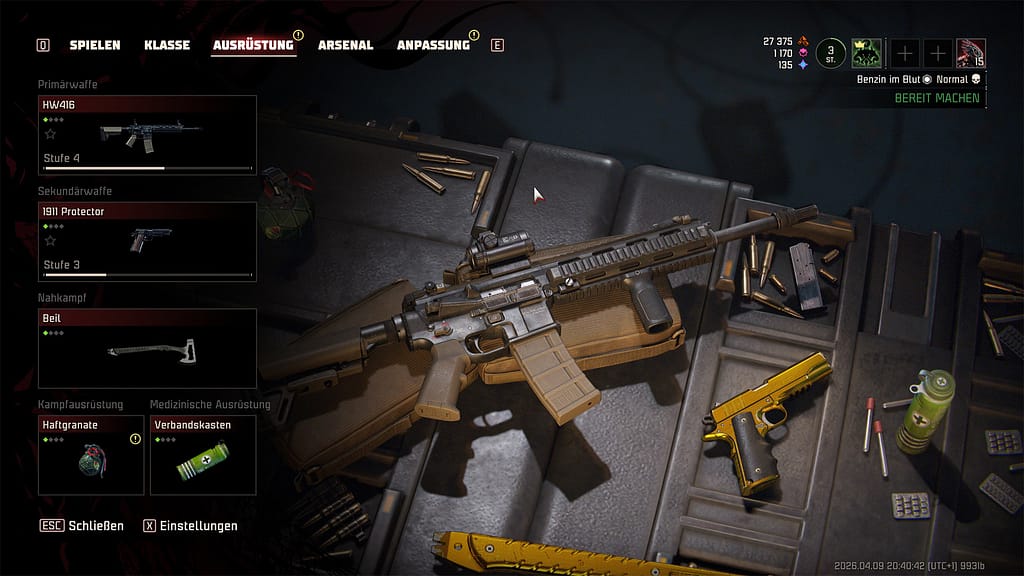The image size is (1024, 576).
Task: Select the HW416 primary weapon slot
Action: coord(147,135)
